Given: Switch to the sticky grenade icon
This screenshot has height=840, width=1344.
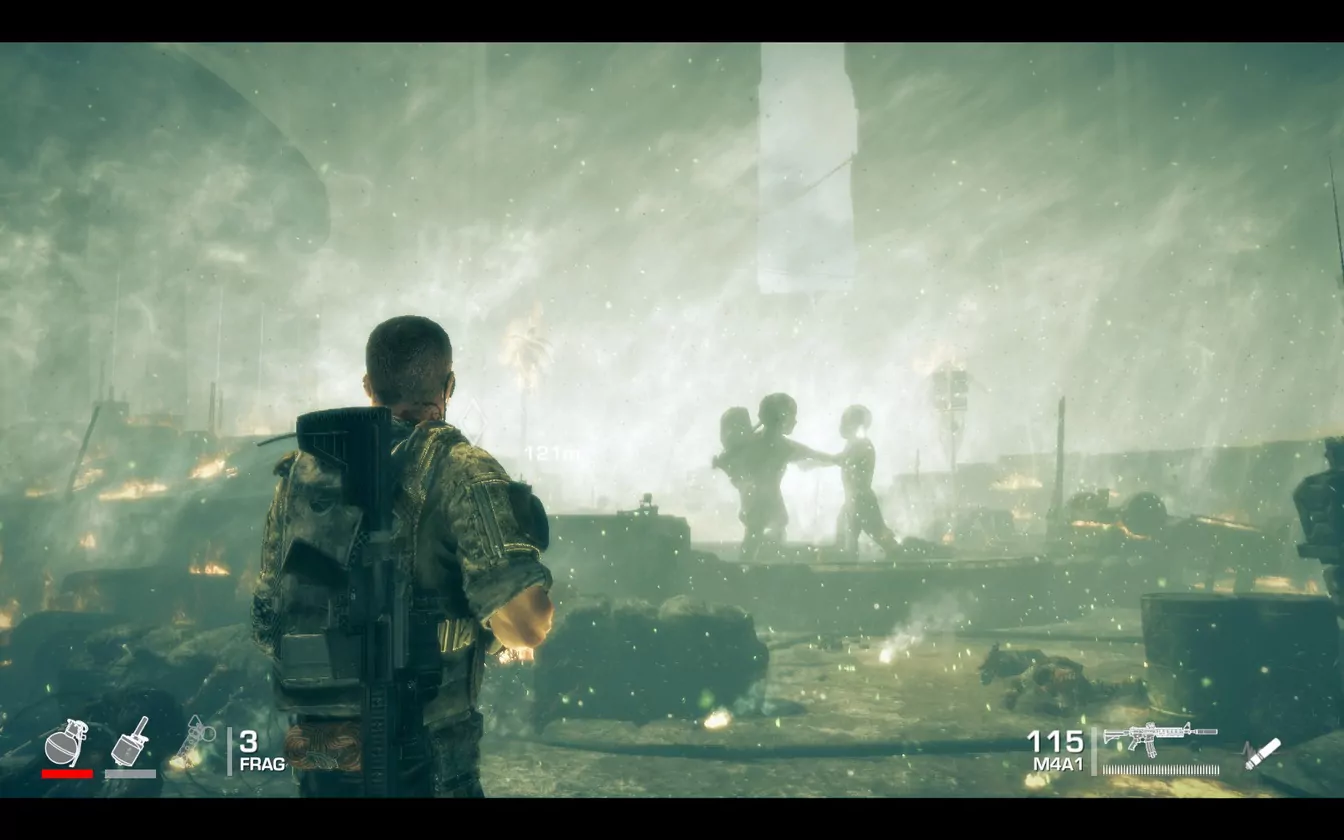Looking at the screenshot, I should [130, 742].
